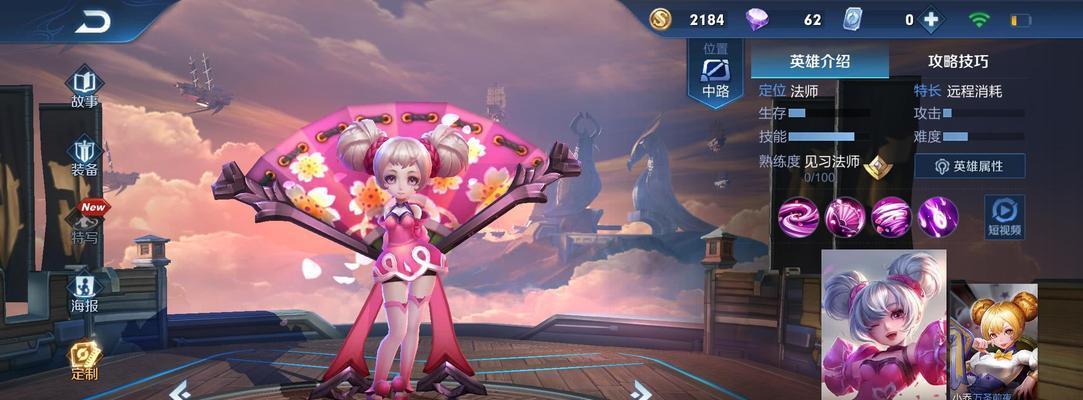This screenshot has width=1083, height=400.
Task: Switch to the previous hero with left arrow
Action: tap(178, 388)
